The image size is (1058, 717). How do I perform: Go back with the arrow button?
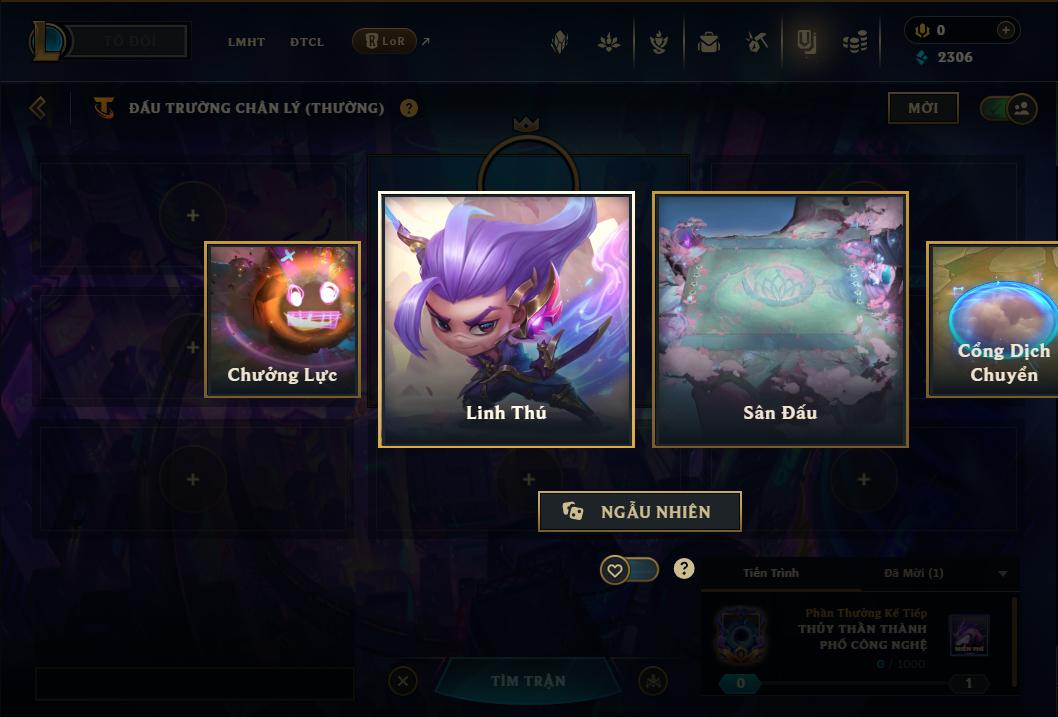click(38, 107)
